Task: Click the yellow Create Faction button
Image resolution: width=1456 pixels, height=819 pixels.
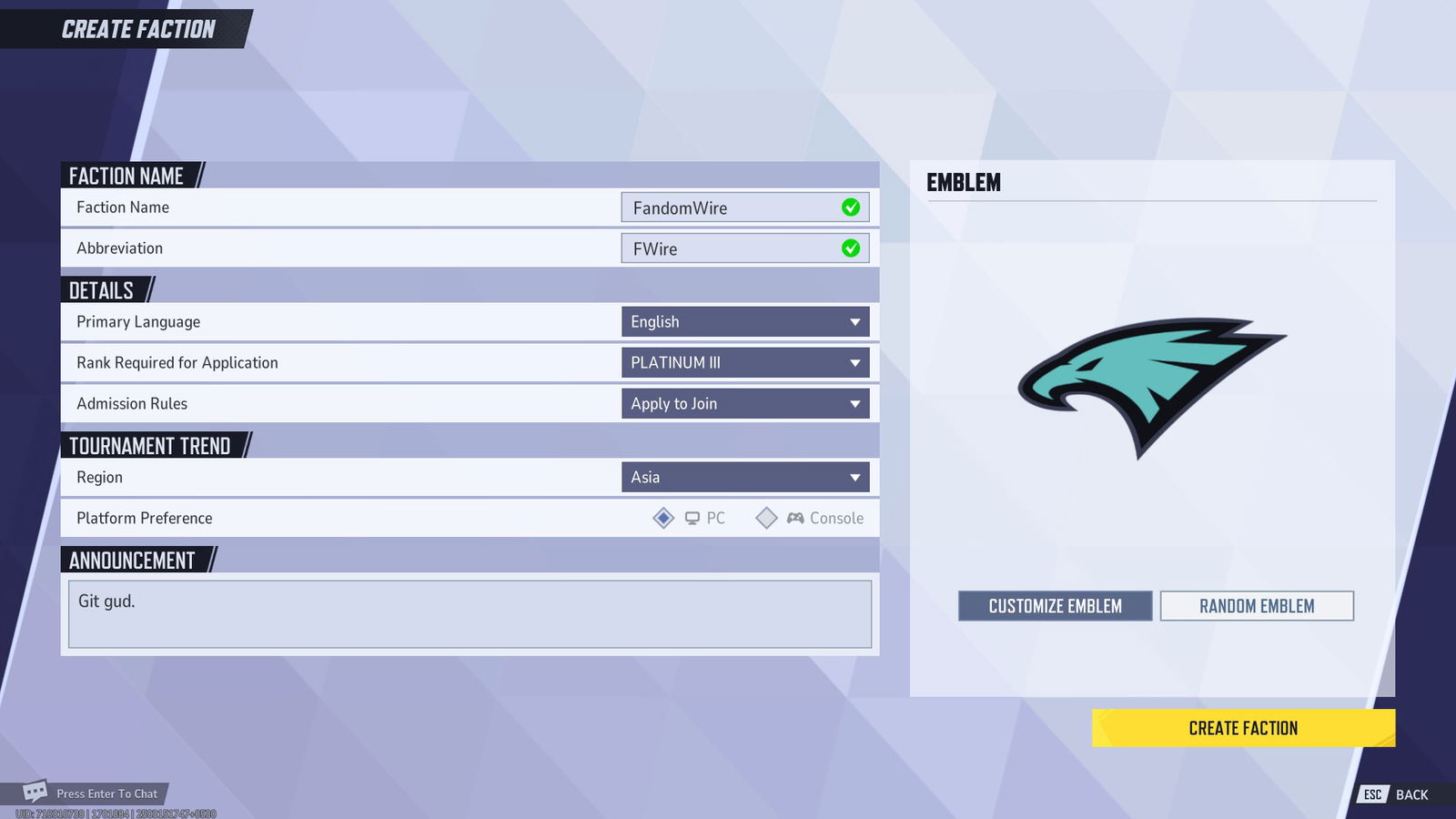Action: coord(1243,728)
